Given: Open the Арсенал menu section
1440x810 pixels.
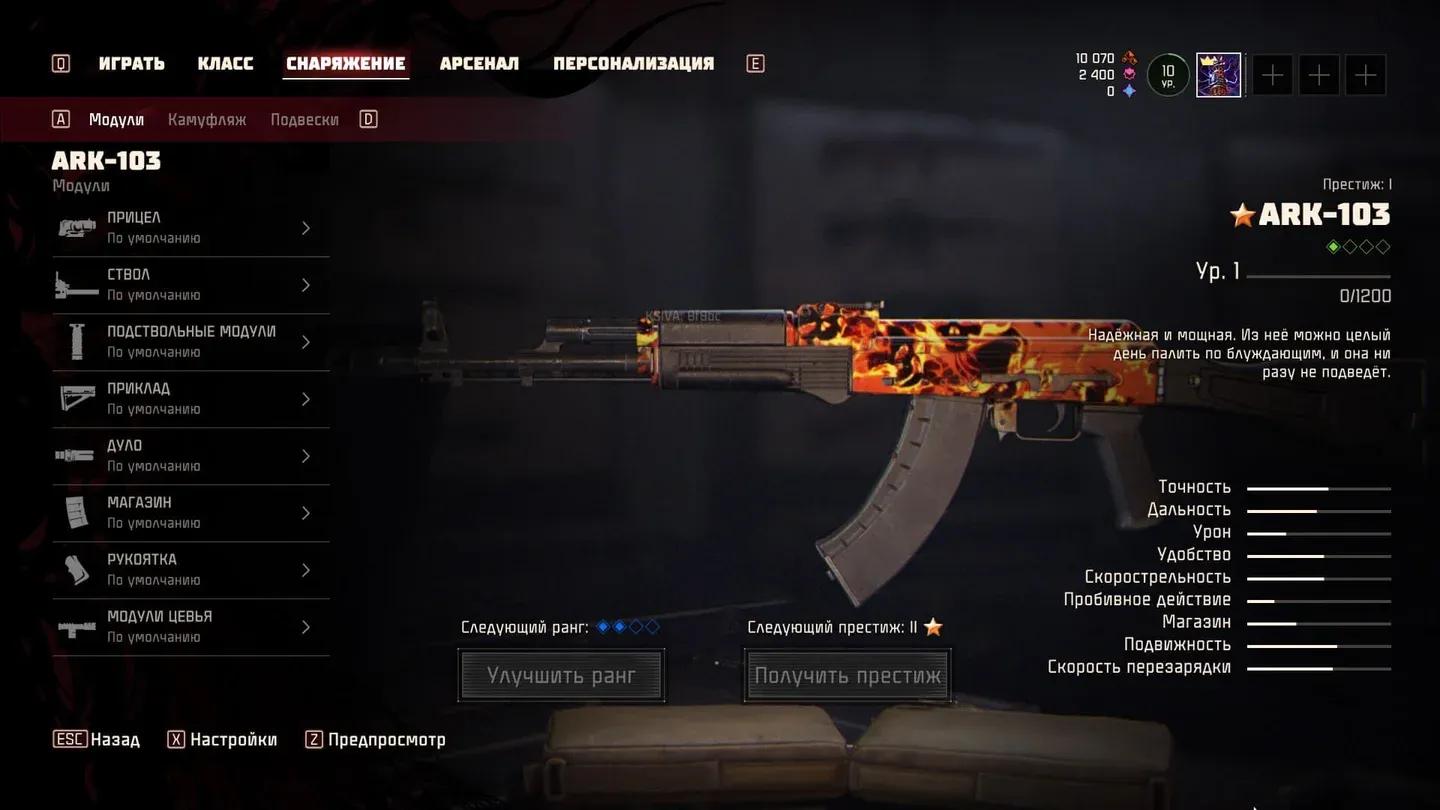Looking at the screenshot, I should (479, 62).
